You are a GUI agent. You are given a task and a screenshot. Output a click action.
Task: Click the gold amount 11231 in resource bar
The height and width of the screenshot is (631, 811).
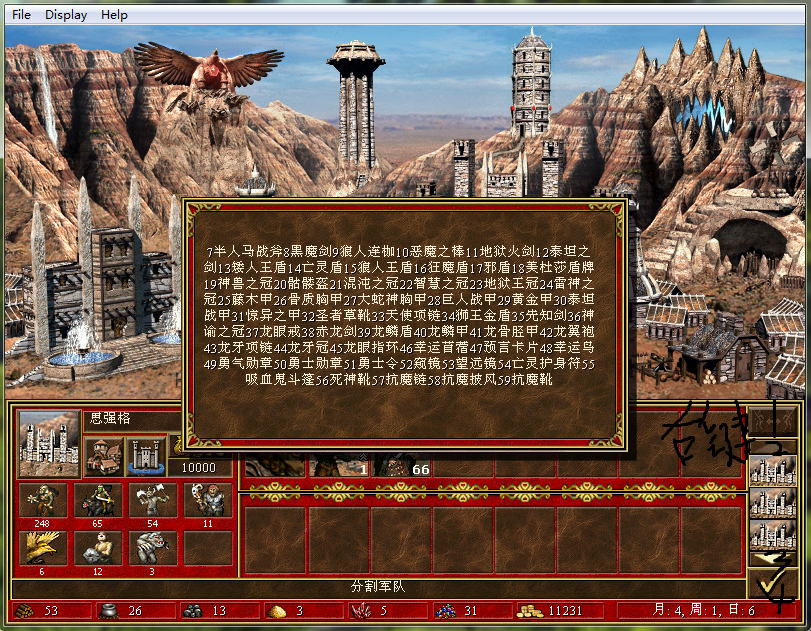pyautogui.click(x=556, y=611)
